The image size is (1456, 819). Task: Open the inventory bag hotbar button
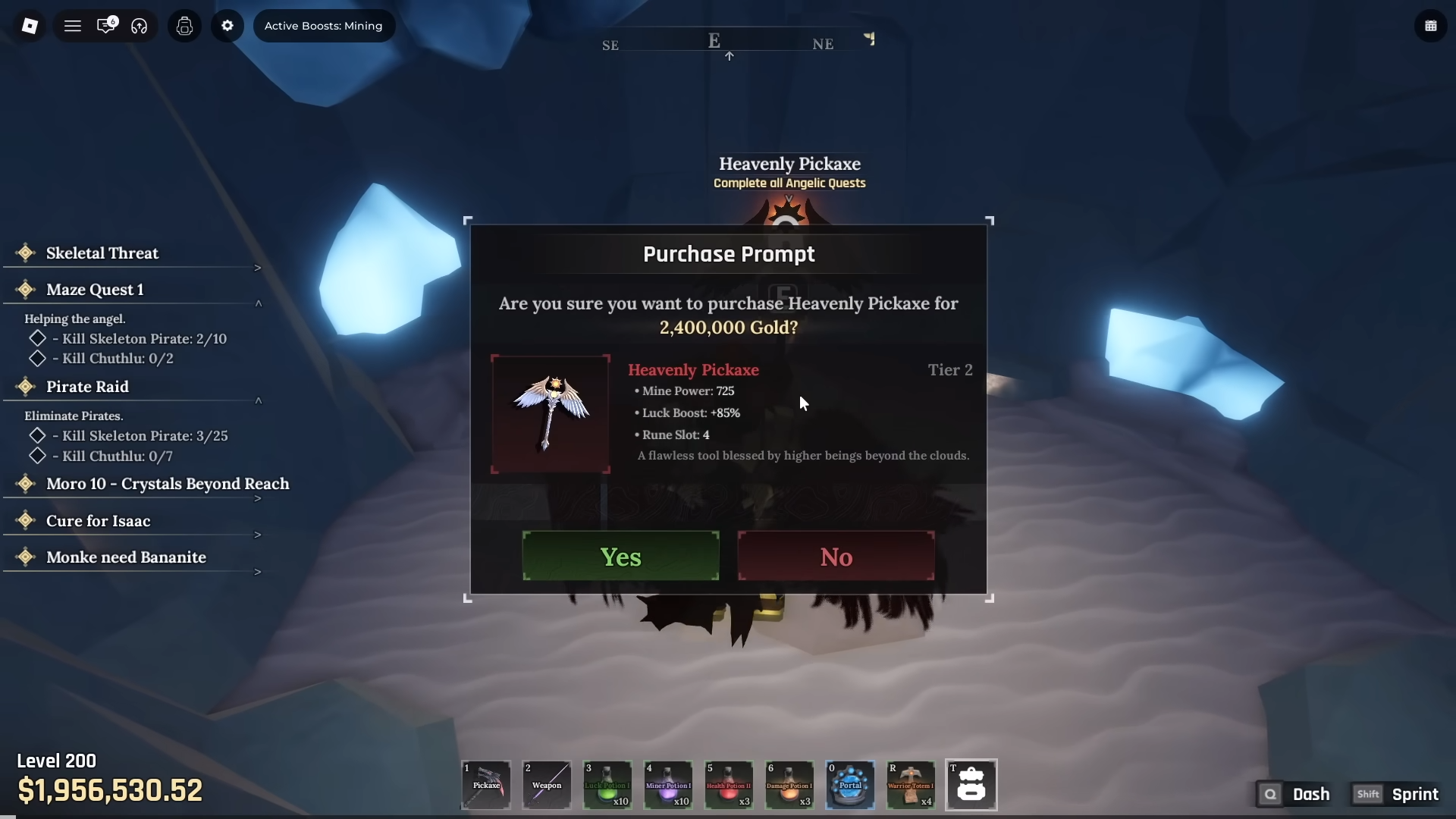tap(971, 785)
